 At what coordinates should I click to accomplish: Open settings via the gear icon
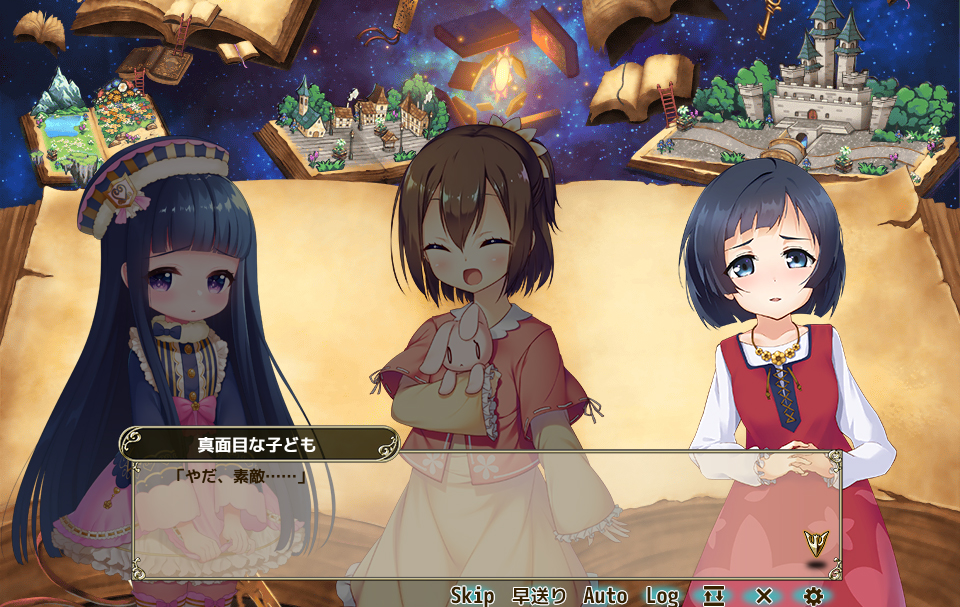(x=813, y=596)
